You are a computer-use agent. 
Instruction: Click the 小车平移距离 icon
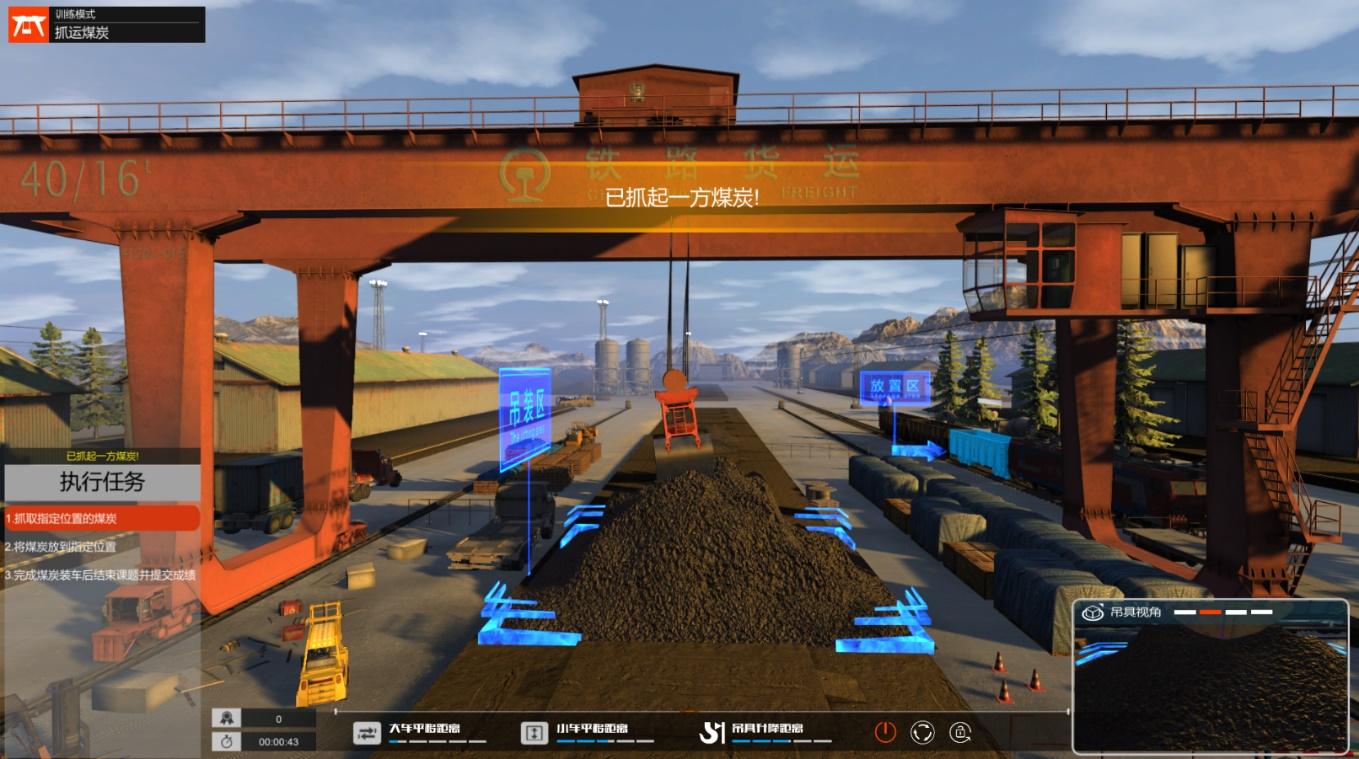click(535, 733)
